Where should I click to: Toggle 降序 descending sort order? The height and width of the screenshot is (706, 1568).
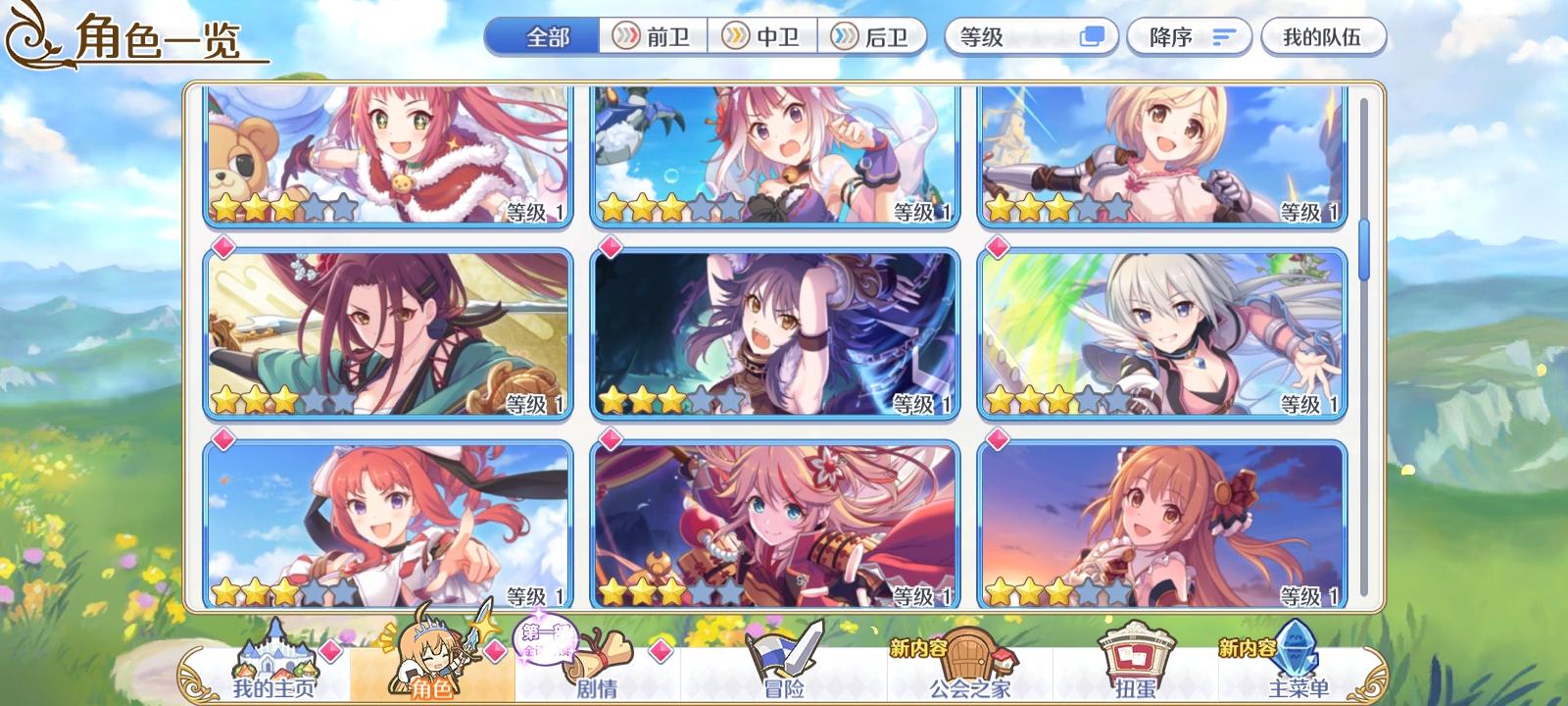[x=1189, y=35]
